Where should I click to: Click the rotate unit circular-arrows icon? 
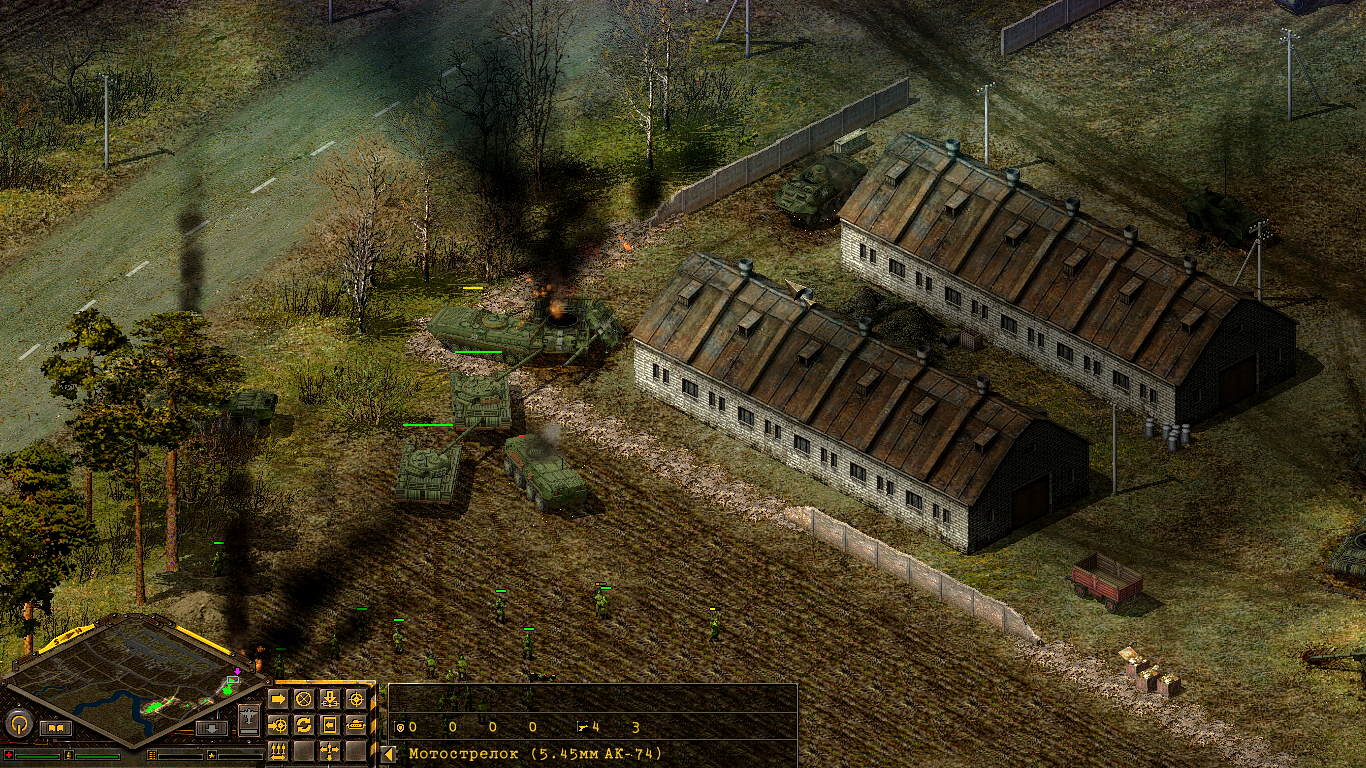click(305, 725)
